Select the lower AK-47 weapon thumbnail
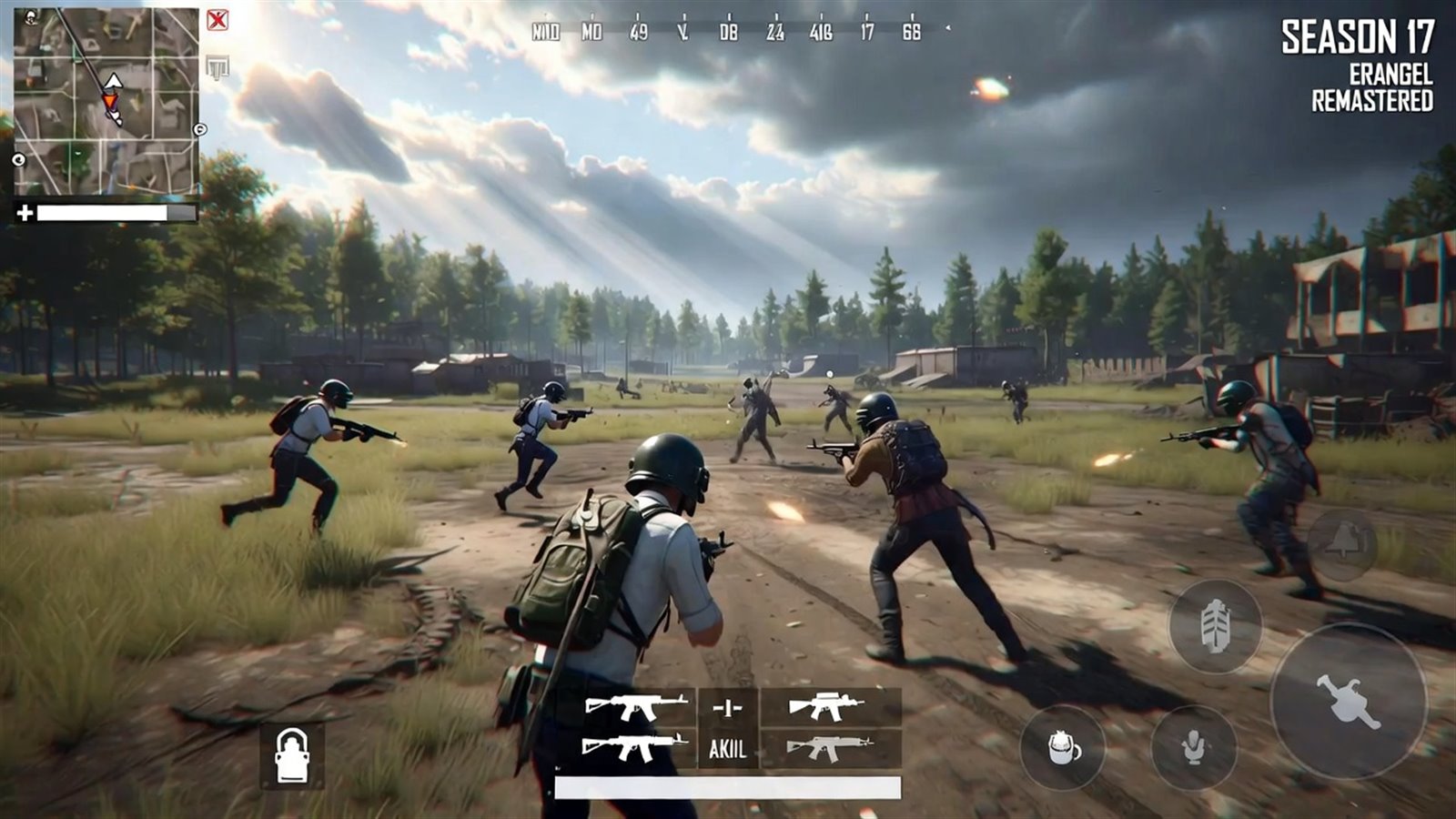 (632, 746)
